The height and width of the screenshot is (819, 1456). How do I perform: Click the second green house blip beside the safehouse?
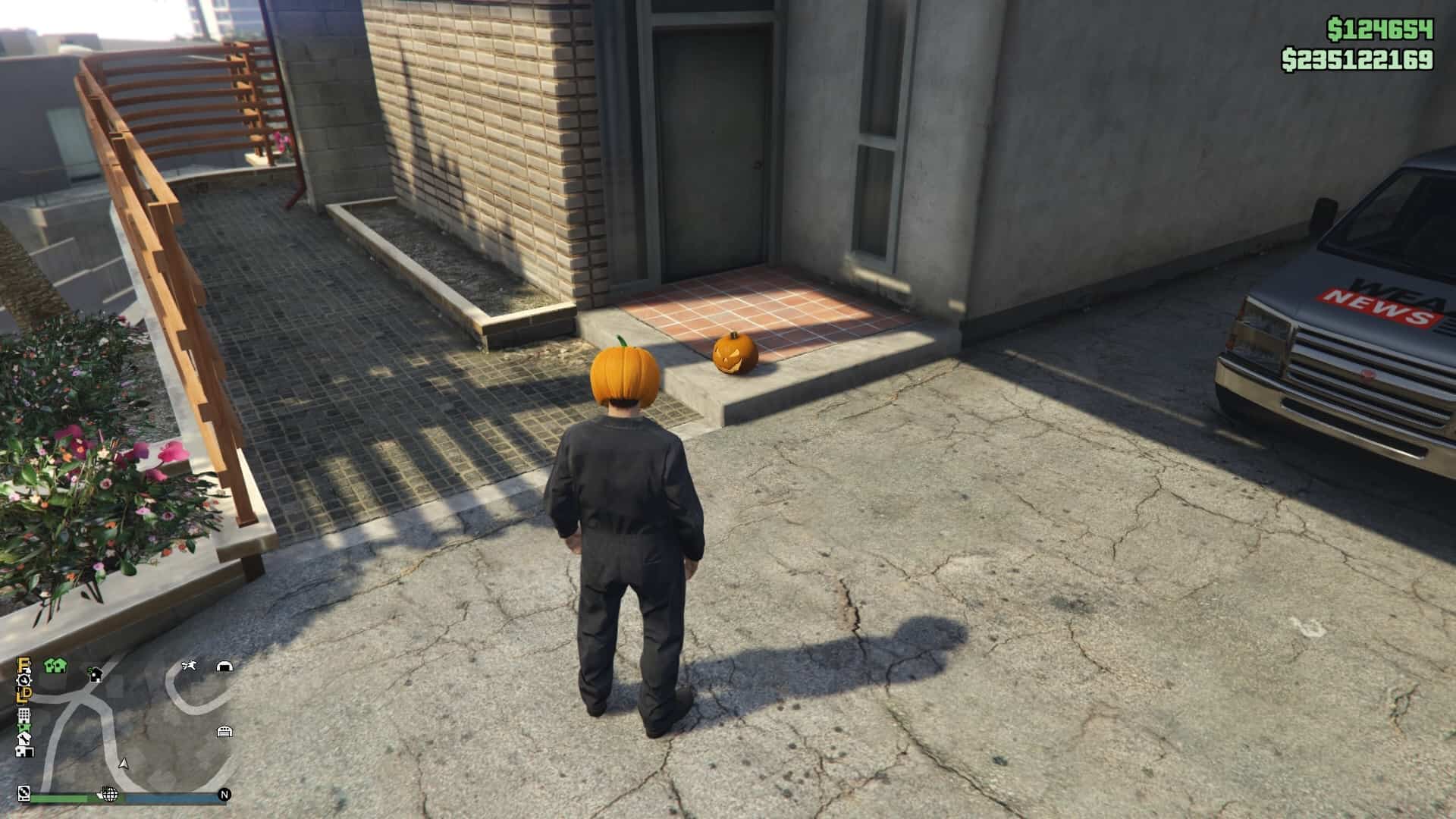[x=58, y=666]
